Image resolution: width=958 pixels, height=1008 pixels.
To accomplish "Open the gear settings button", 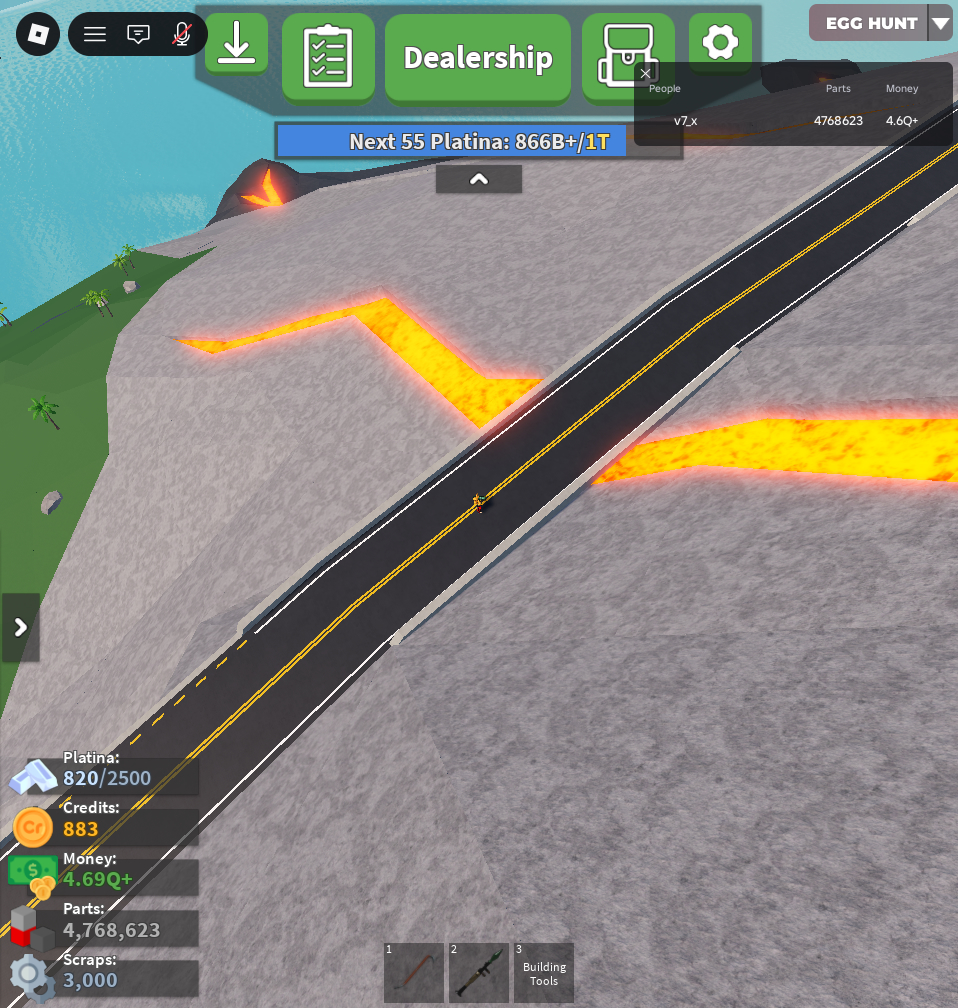I will (720, 43).
